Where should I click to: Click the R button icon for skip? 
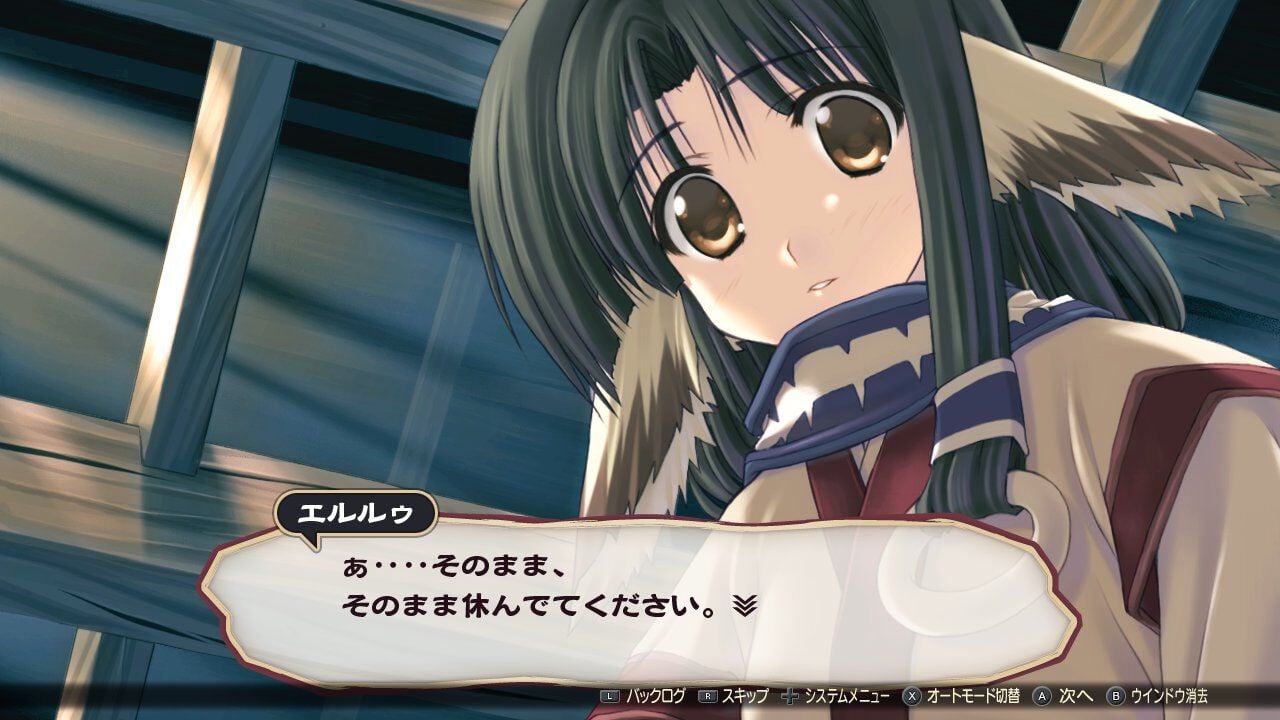[x=706, y=701]
